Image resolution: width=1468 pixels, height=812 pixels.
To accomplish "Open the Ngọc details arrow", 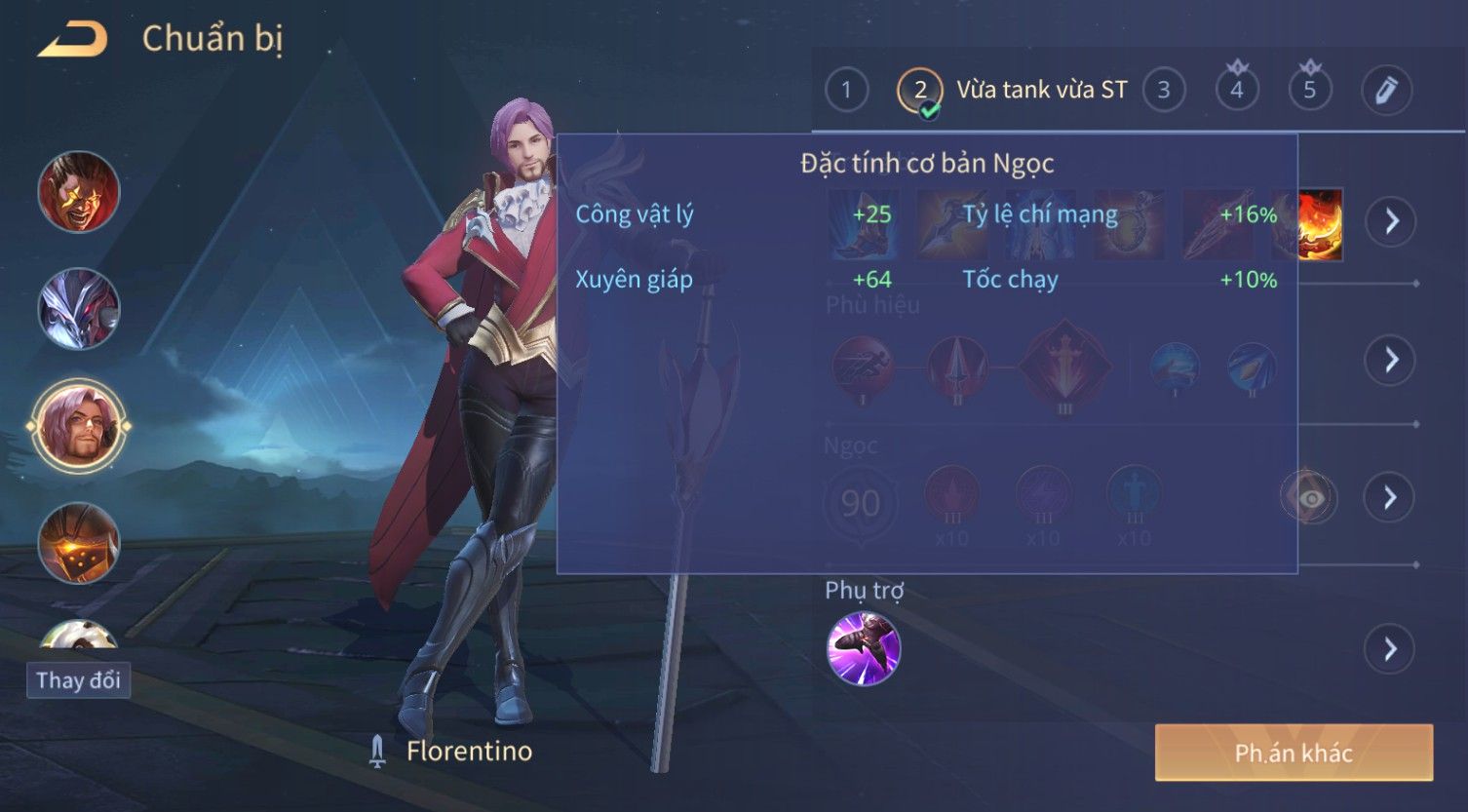I will click(x=1390, y=498).
